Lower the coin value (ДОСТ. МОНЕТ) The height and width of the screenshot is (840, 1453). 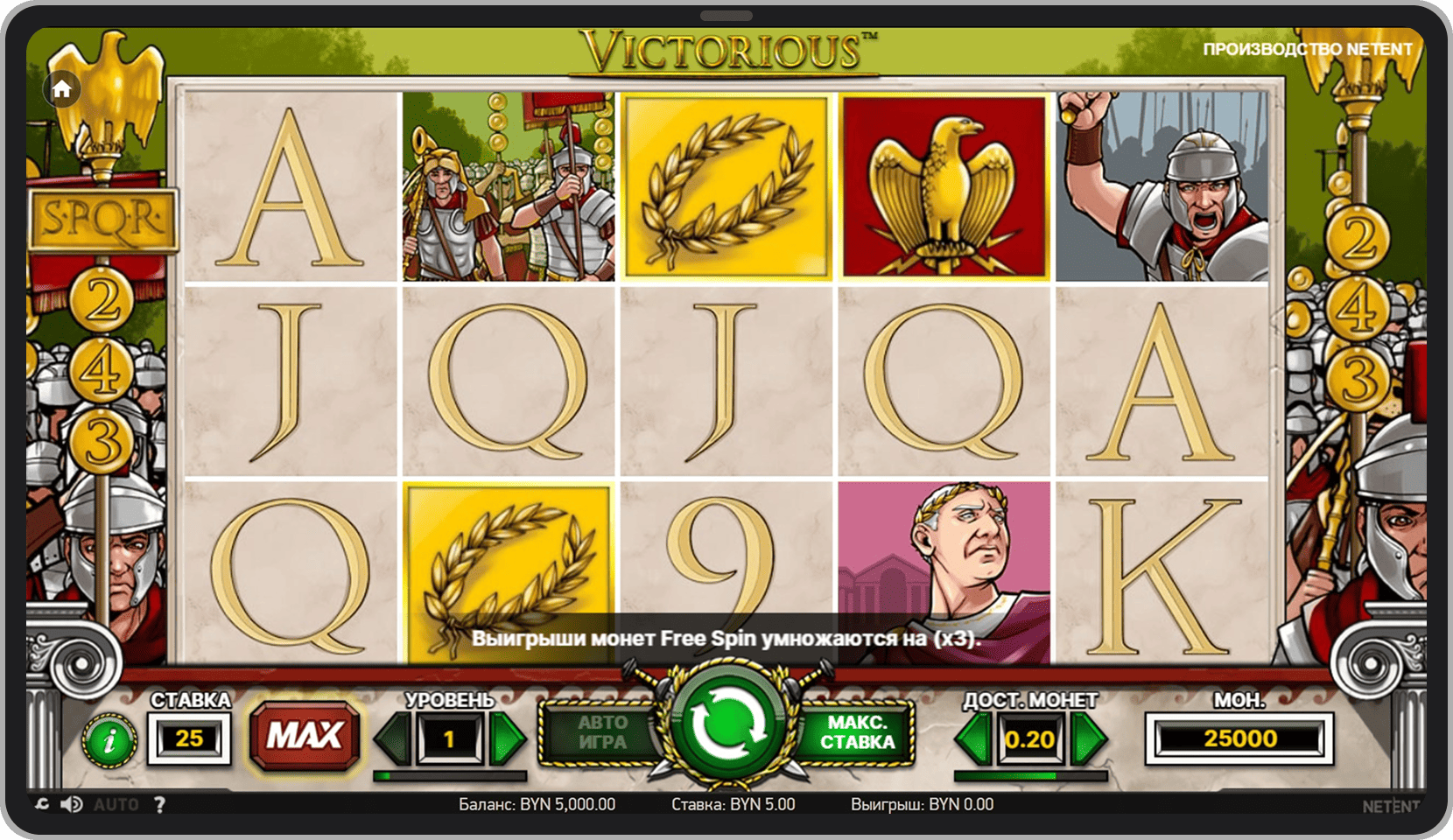tap(973, 738)
